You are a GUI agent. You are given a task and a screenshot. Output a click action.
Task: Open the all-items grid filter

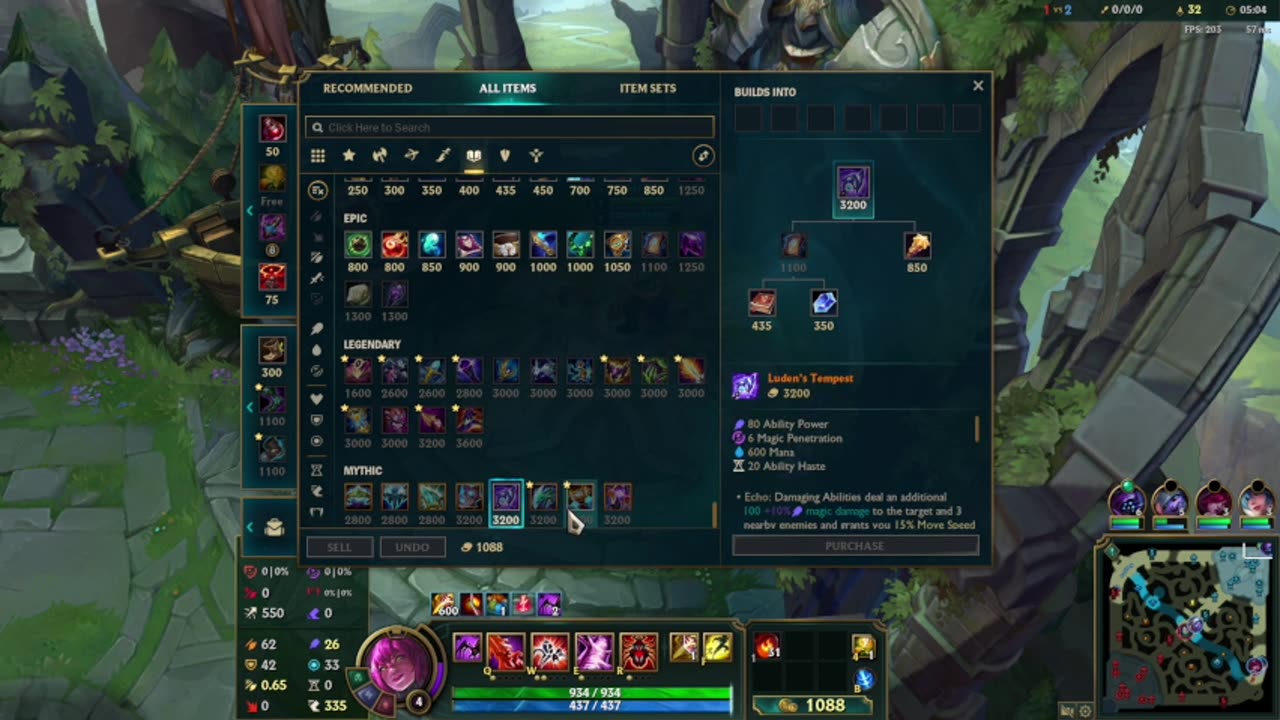click(x=318, y=155)
